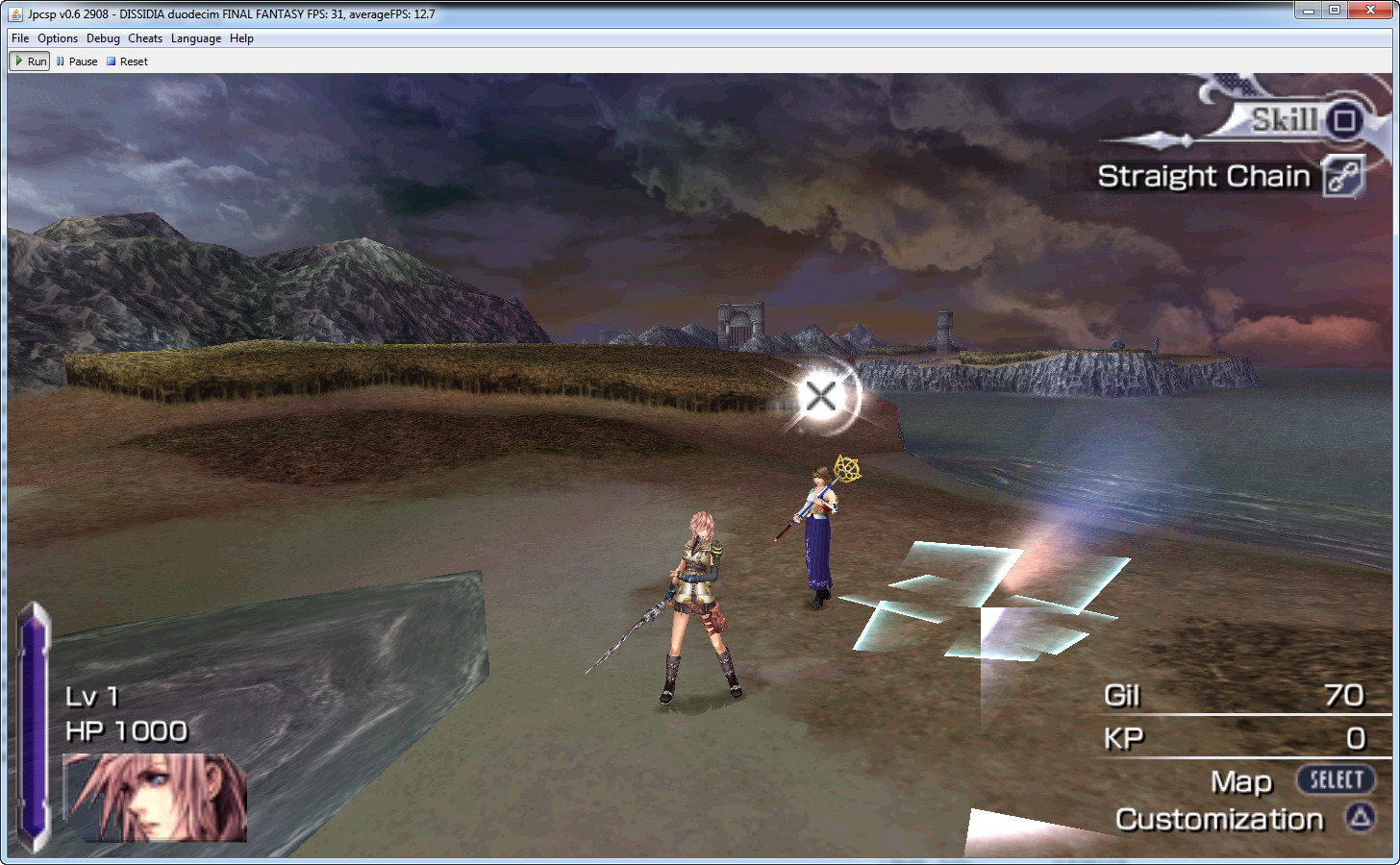1400x865 pixels.
Task: Reset the emulator
Action: [x=127, y=62]
